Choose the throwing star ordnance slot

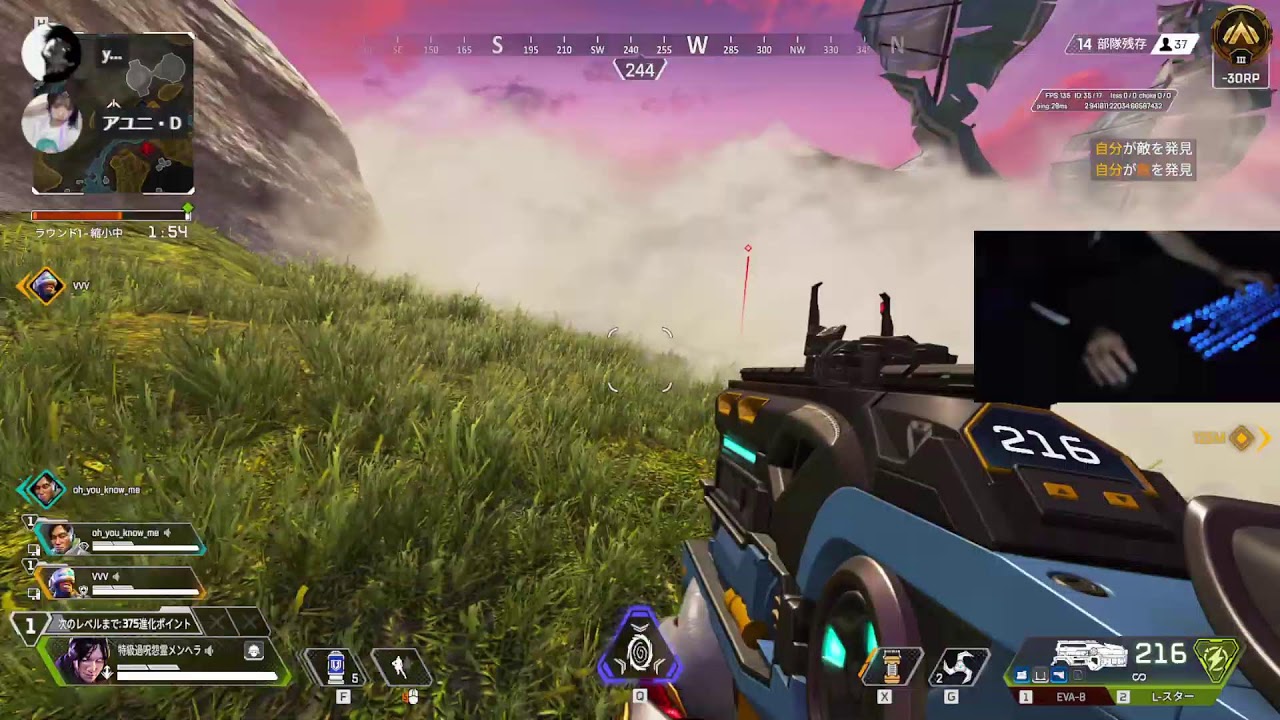click(958, 667)
